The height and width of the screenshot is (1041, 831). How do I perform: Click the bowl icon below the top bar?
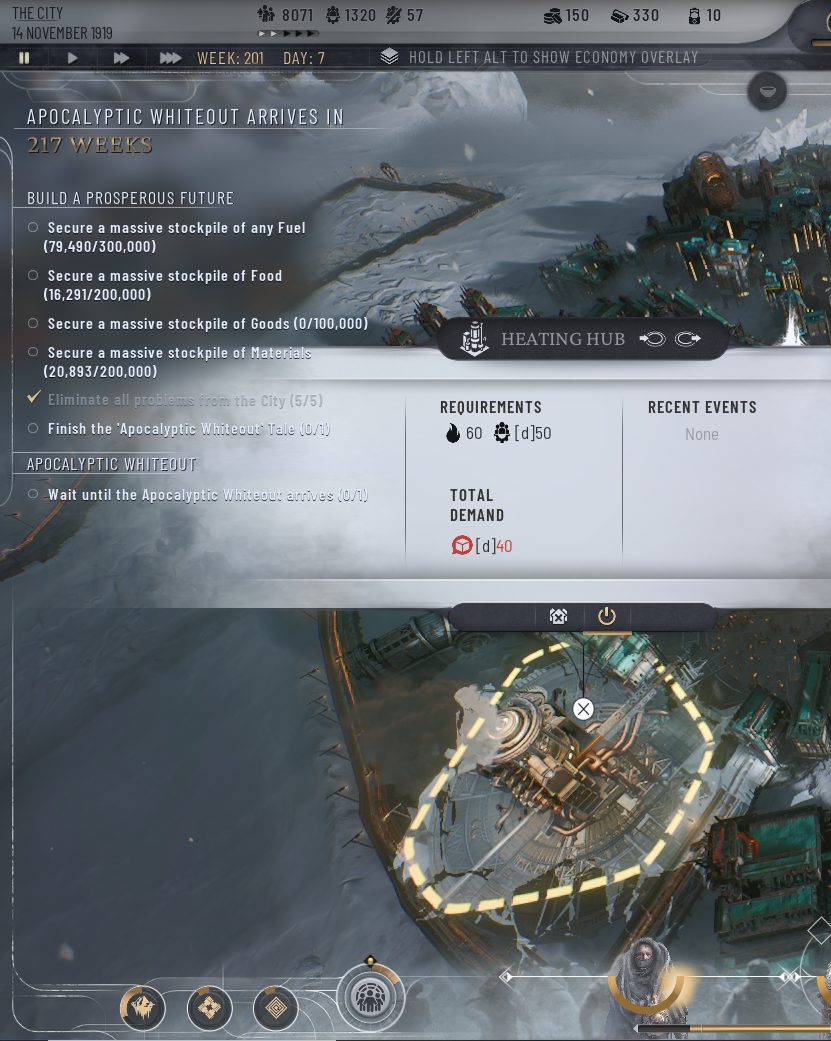coord(766,92)
